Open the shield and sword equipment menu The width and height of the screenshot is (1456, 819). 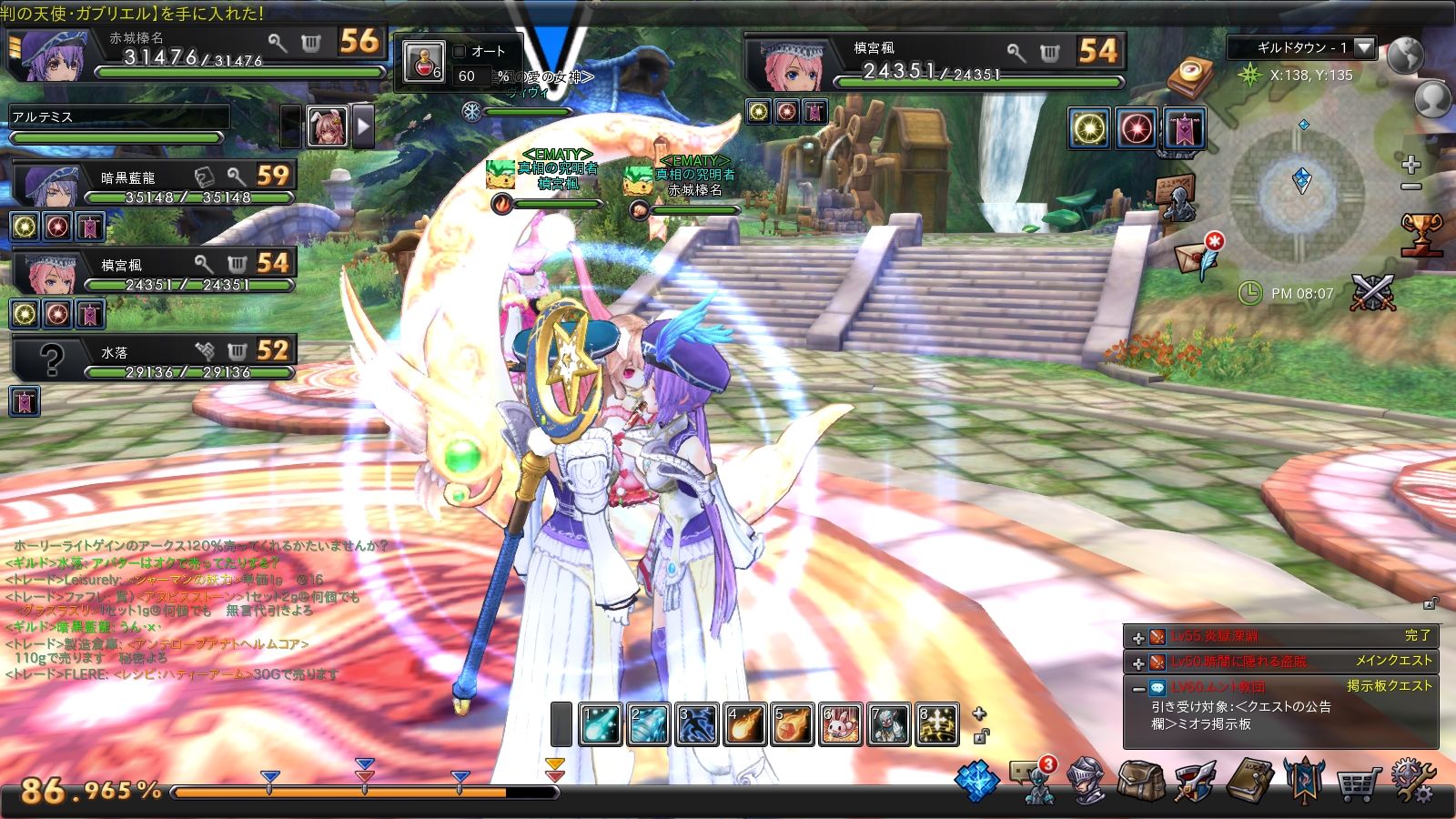pyautogui.click(x=1194, y=781)
